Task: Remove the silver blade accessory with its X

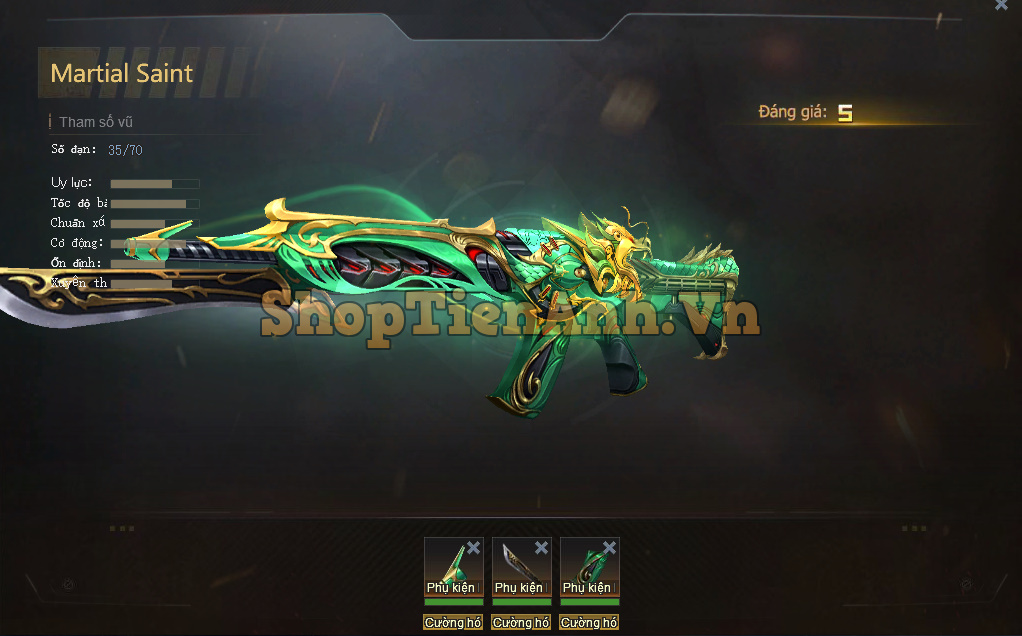Action: (541, 548)
